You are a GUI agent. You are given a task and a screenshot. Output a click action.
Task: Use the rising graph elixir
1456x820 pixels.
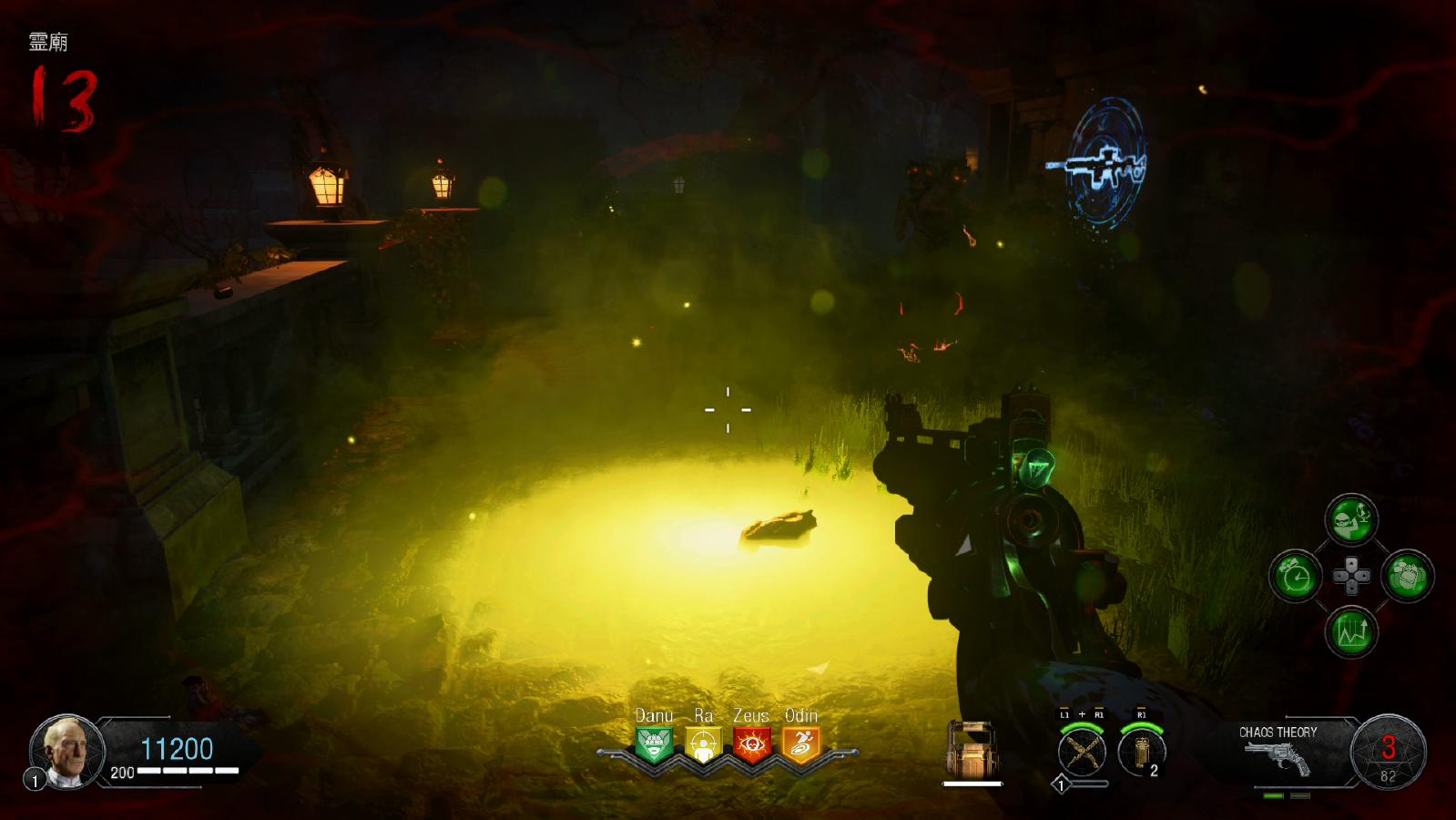[x=1351, y=632]
